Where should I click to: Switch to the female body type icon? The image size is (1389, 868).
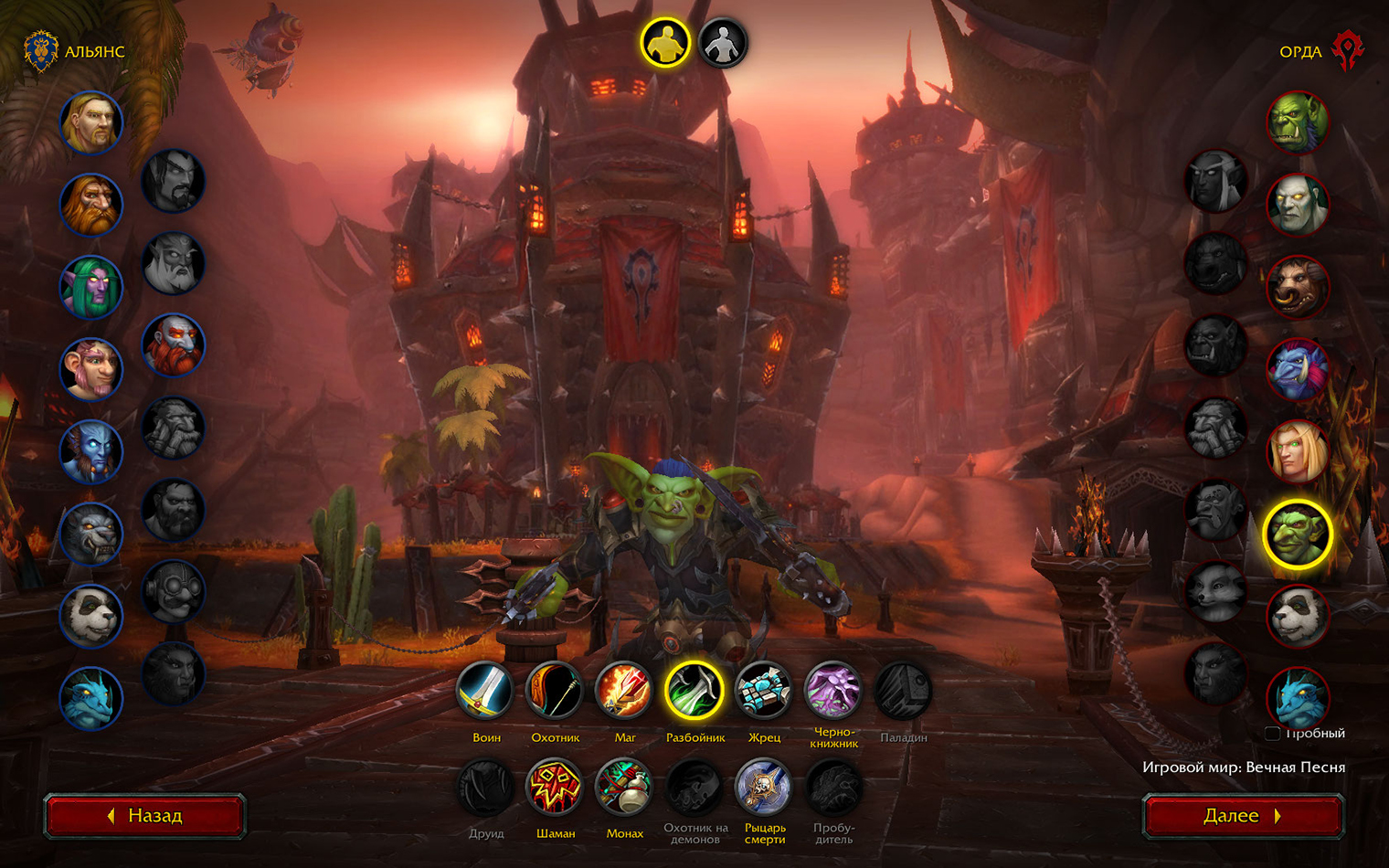(723, 43)
